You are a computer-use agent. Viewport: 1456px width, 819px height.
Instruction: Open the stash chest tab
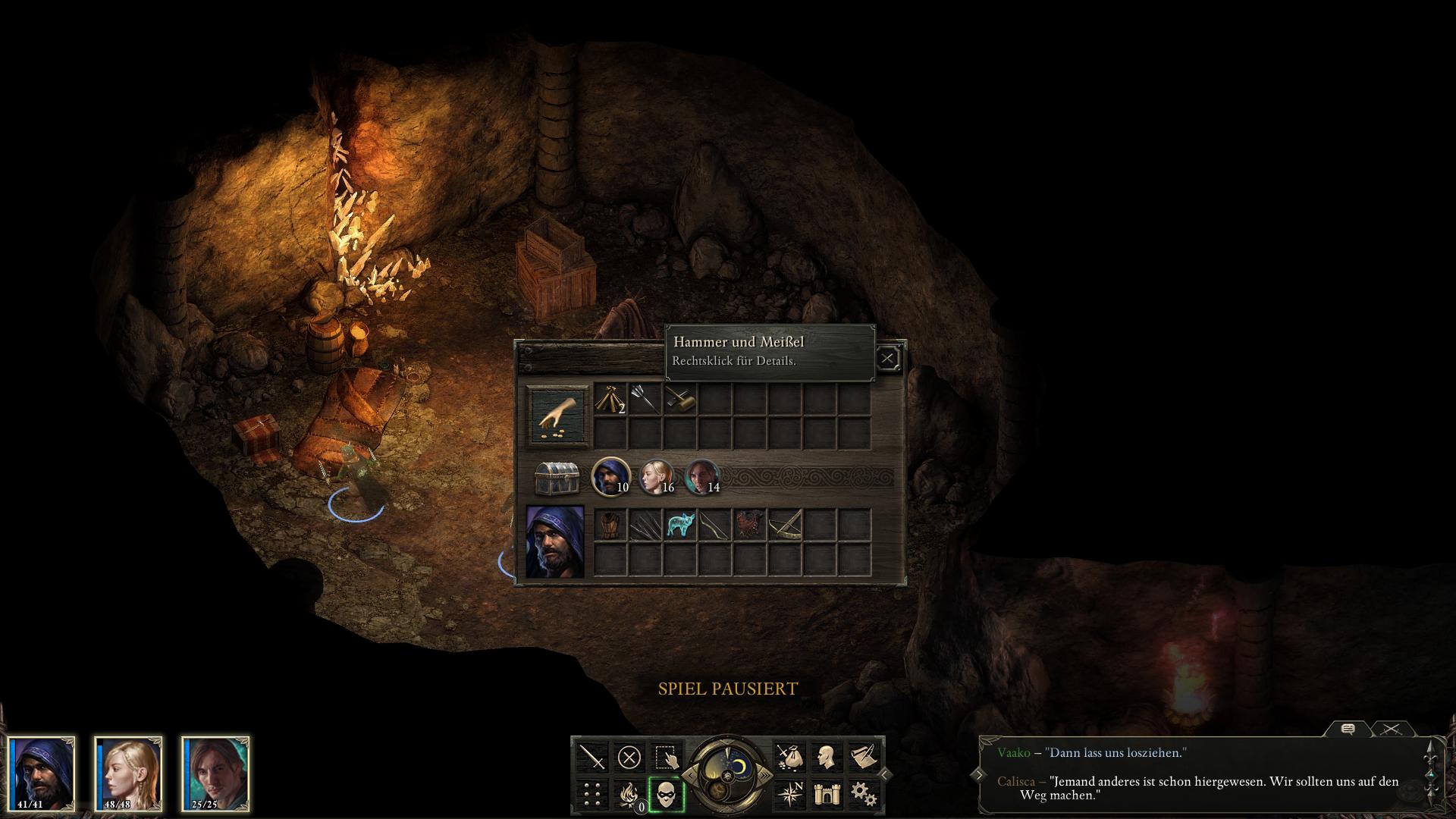click(557, 478)
